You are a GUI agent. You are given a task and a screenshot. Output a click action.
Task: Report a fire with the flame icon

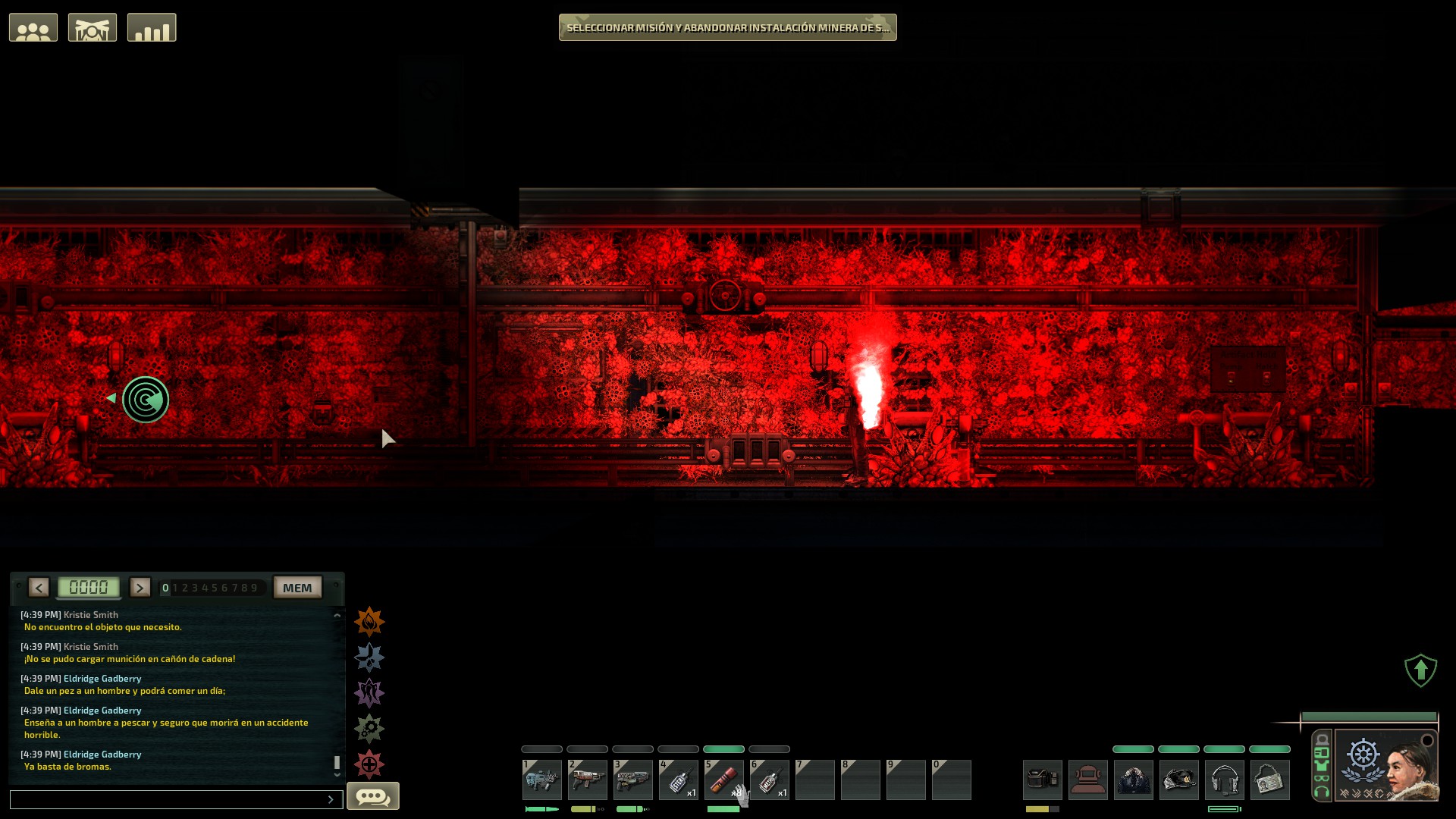coord(369,622)
